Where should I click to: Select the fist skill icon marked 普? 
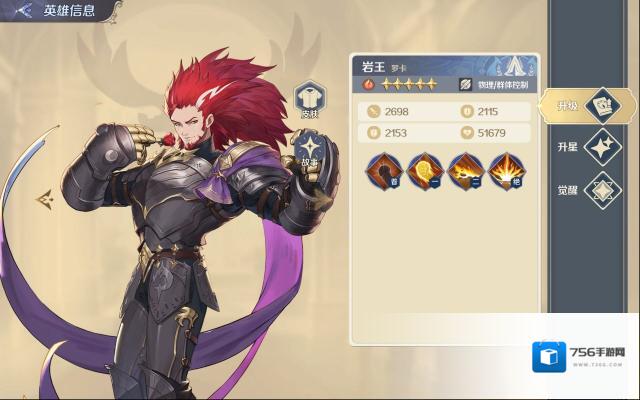click(383, 172)
